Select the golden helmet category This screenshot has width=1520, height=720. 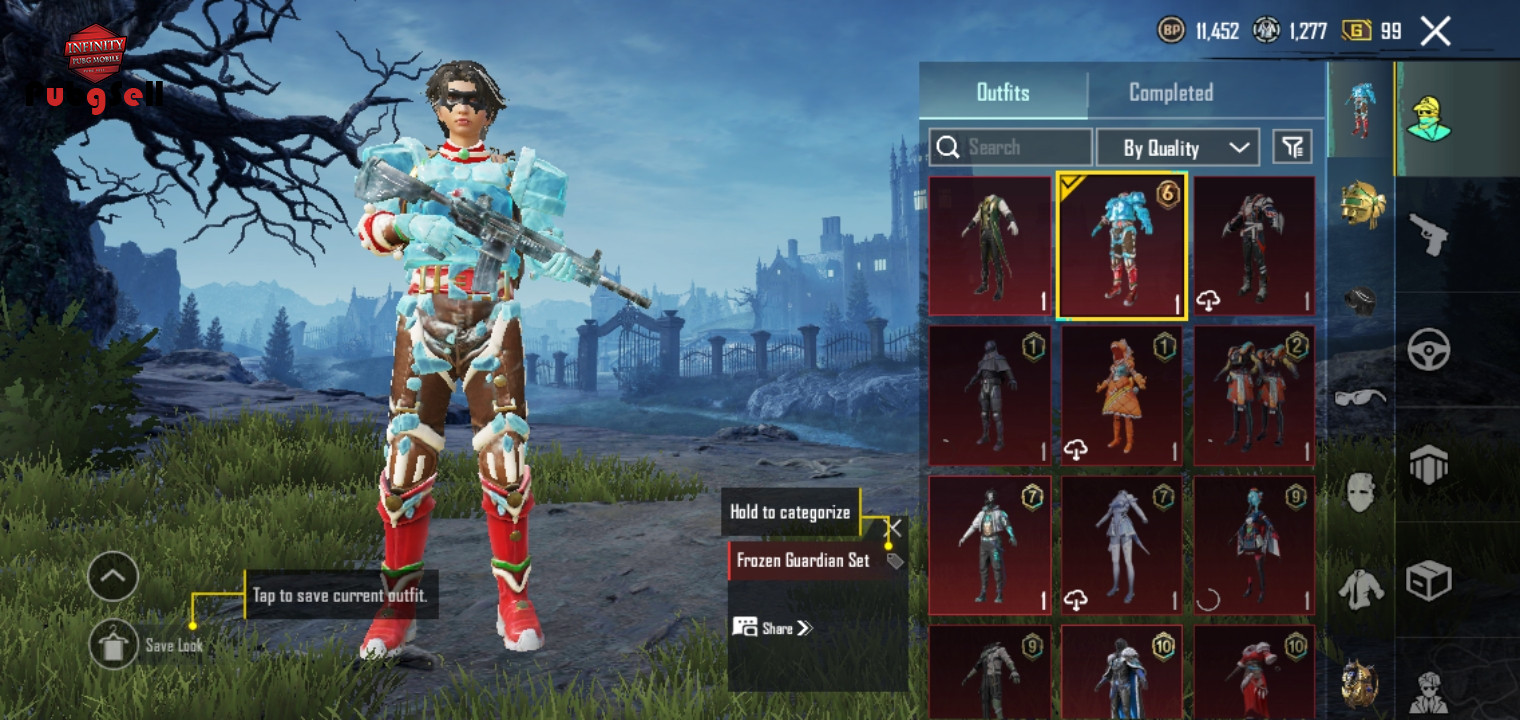(x=1361, y=204)
